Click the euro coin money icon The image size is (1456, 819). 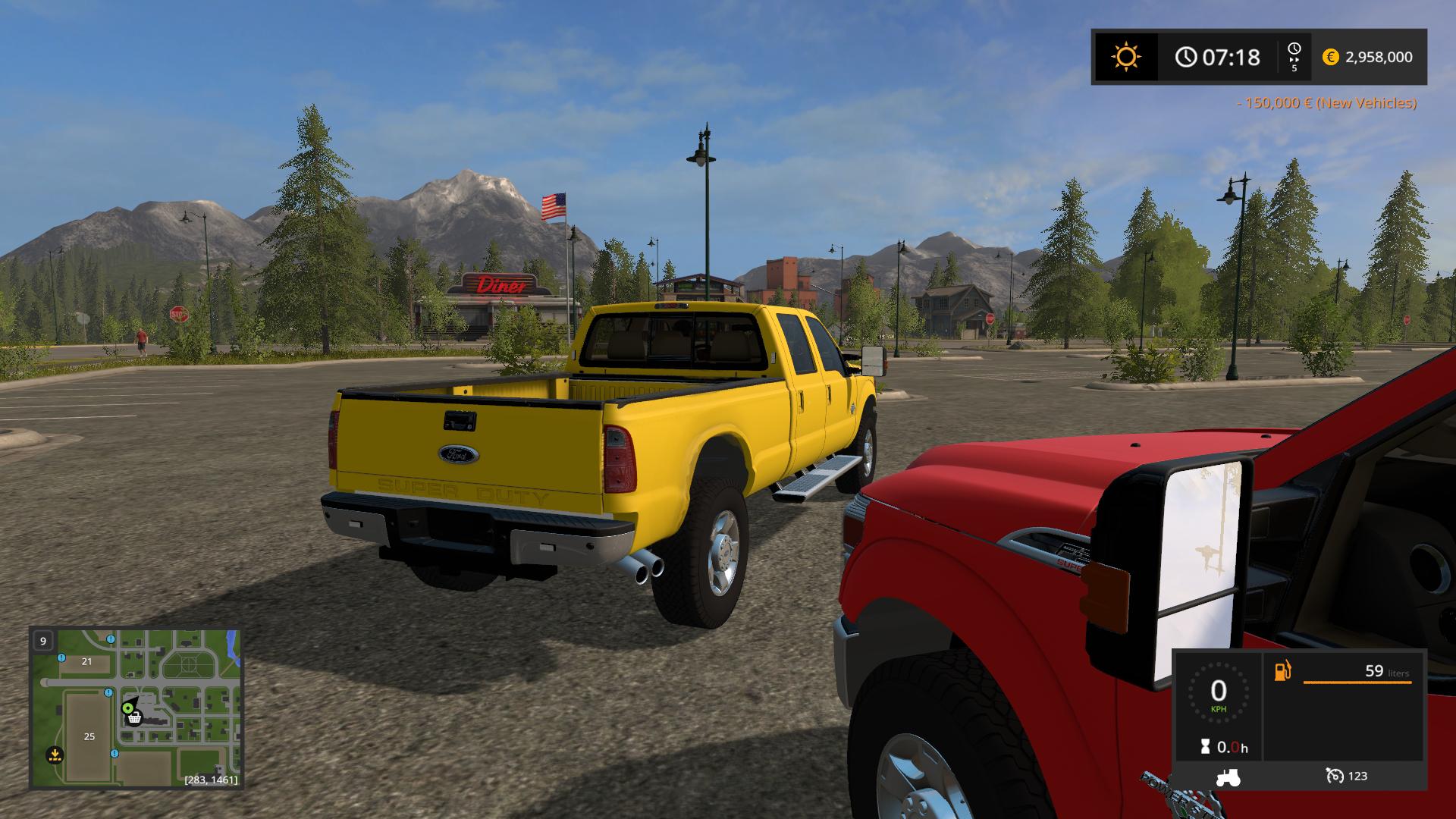click(1330, 57)
